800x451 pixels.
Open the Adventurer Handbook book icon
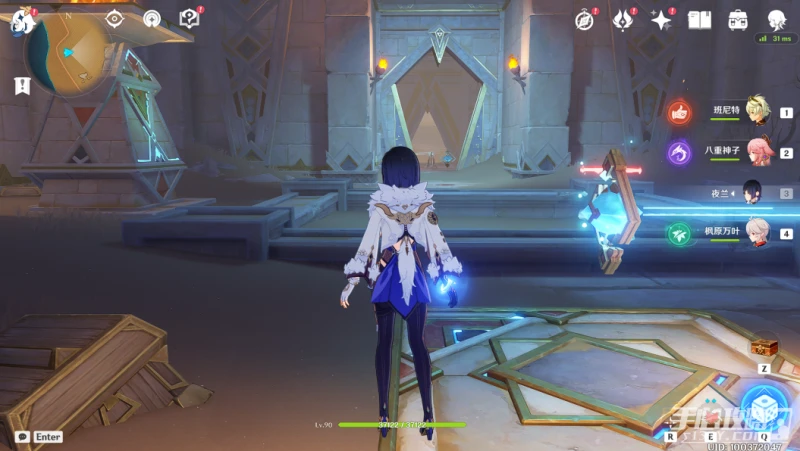click(x=700, y=19)
